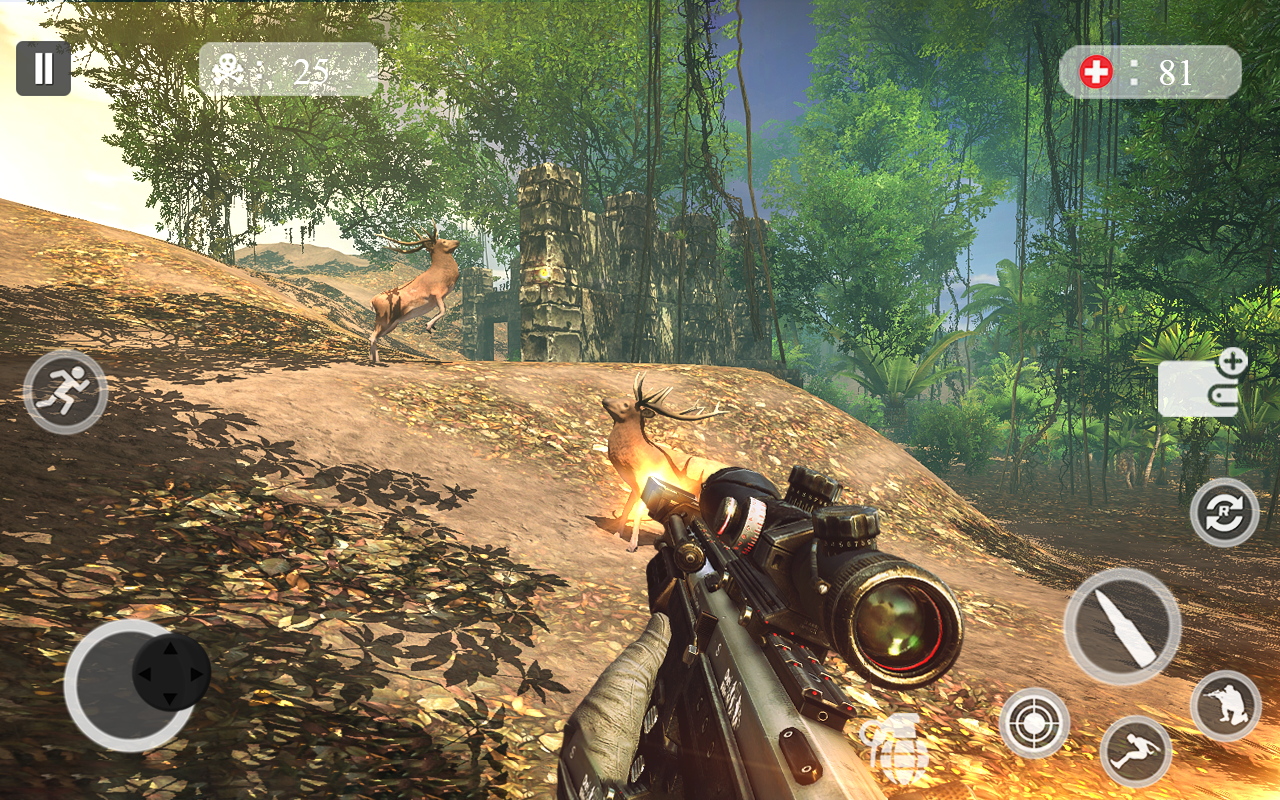Crouch using the kneeling soldier button

point(1225,705)
